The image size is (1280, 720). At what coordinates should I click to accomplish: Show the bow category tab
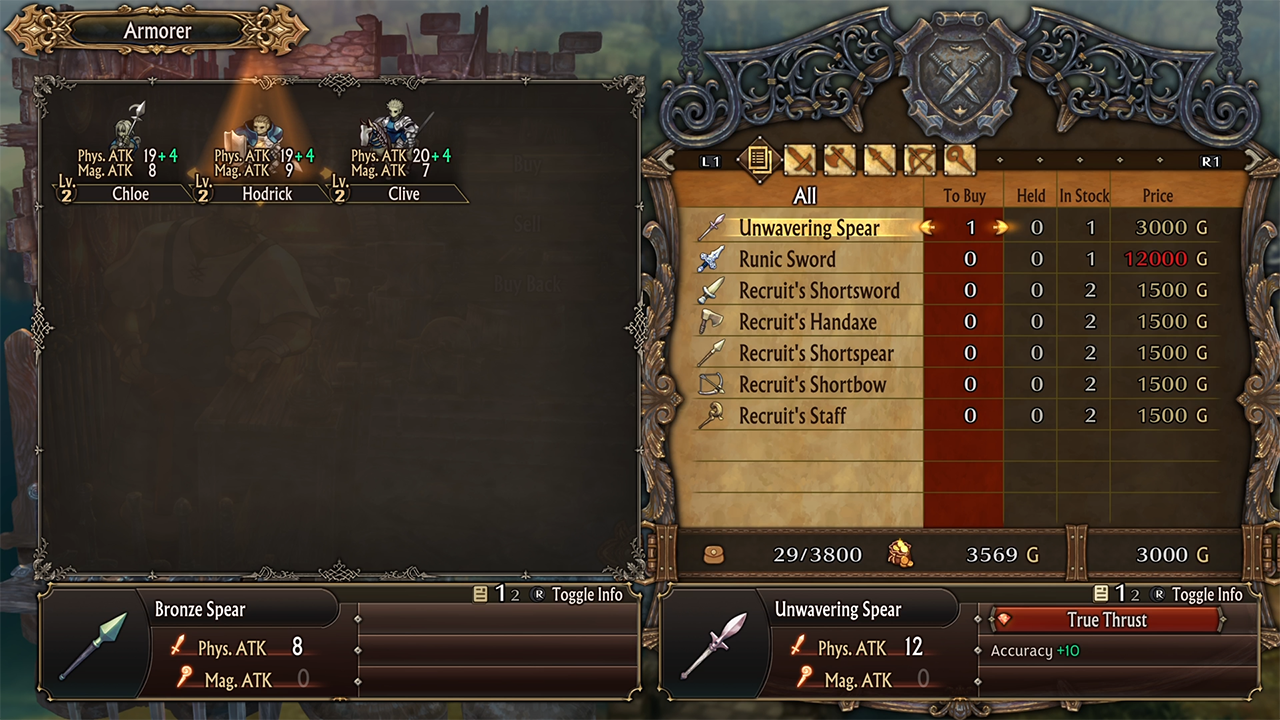(919, 160)
